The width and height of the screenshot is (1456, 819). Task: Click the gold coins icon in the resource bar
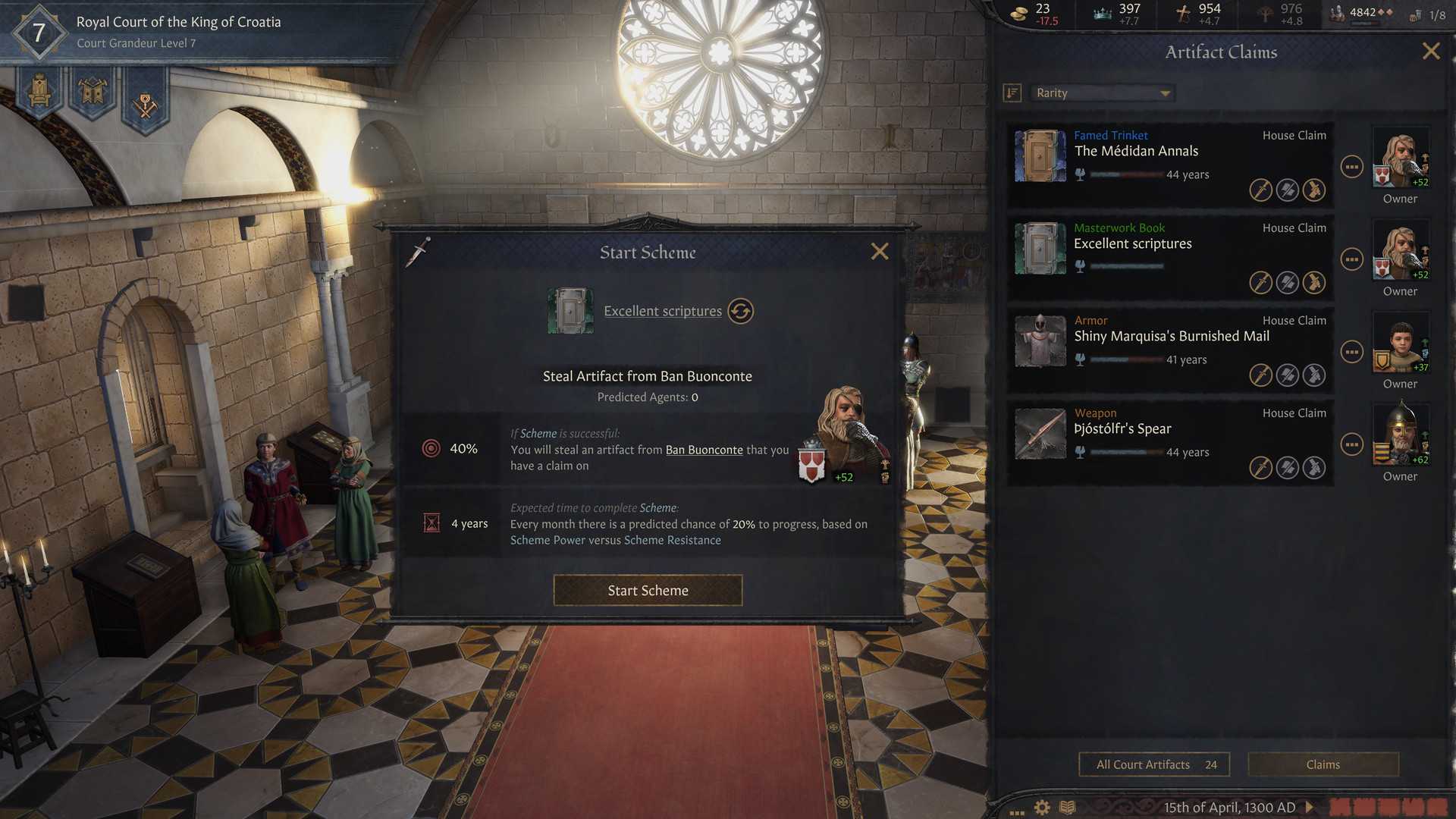pyautogui.click(x=1017, y=13)
